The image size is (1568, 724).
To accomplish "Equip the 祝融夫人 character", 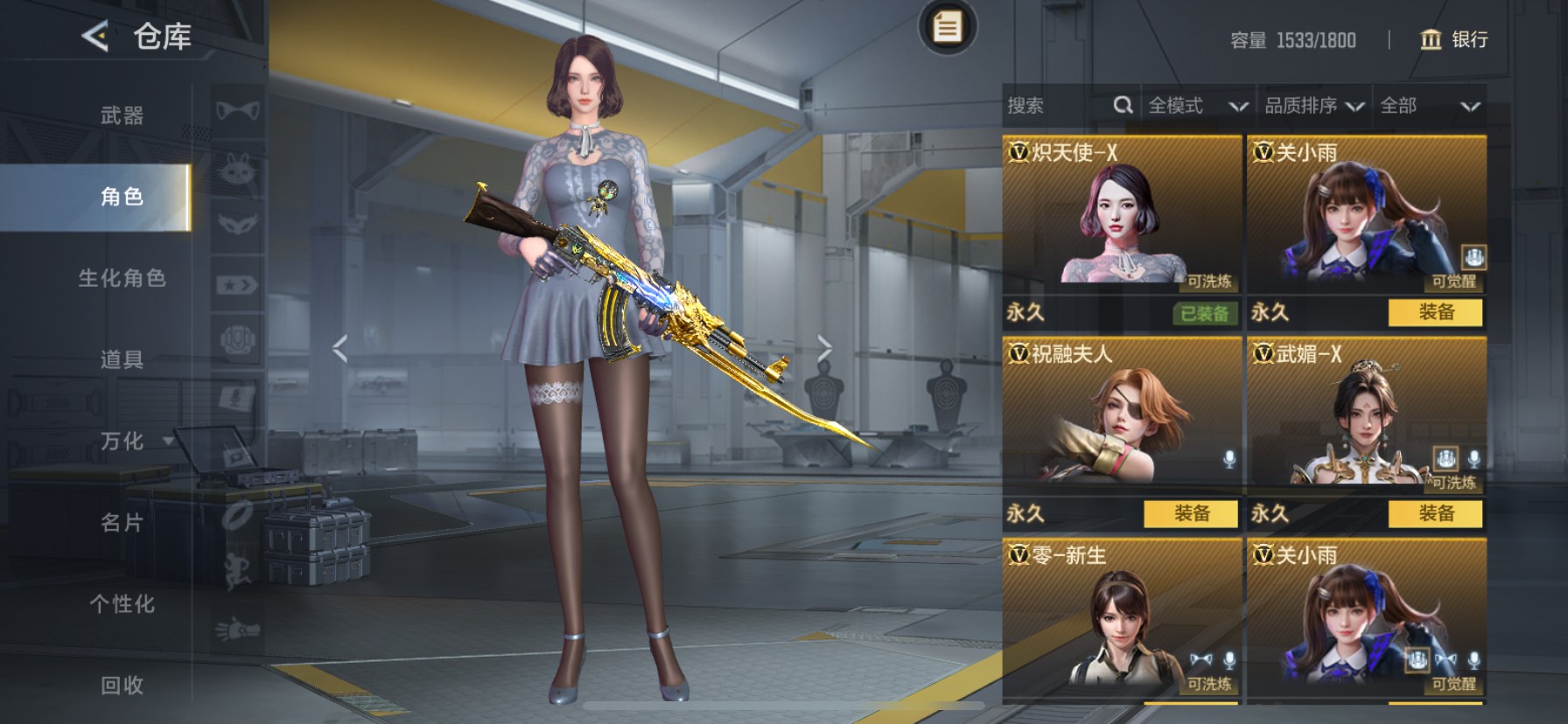I will coord(1191,514).
